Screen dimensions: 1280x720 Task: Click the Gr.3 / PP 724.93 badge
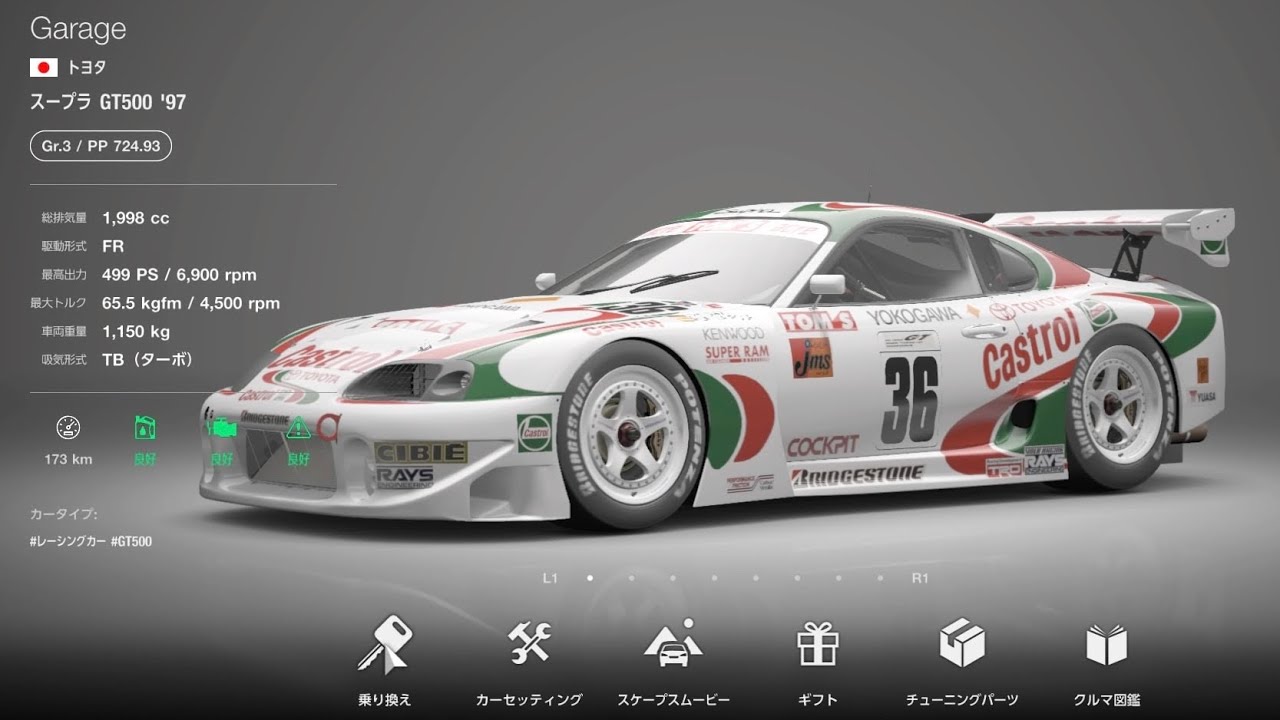point(100,146)
